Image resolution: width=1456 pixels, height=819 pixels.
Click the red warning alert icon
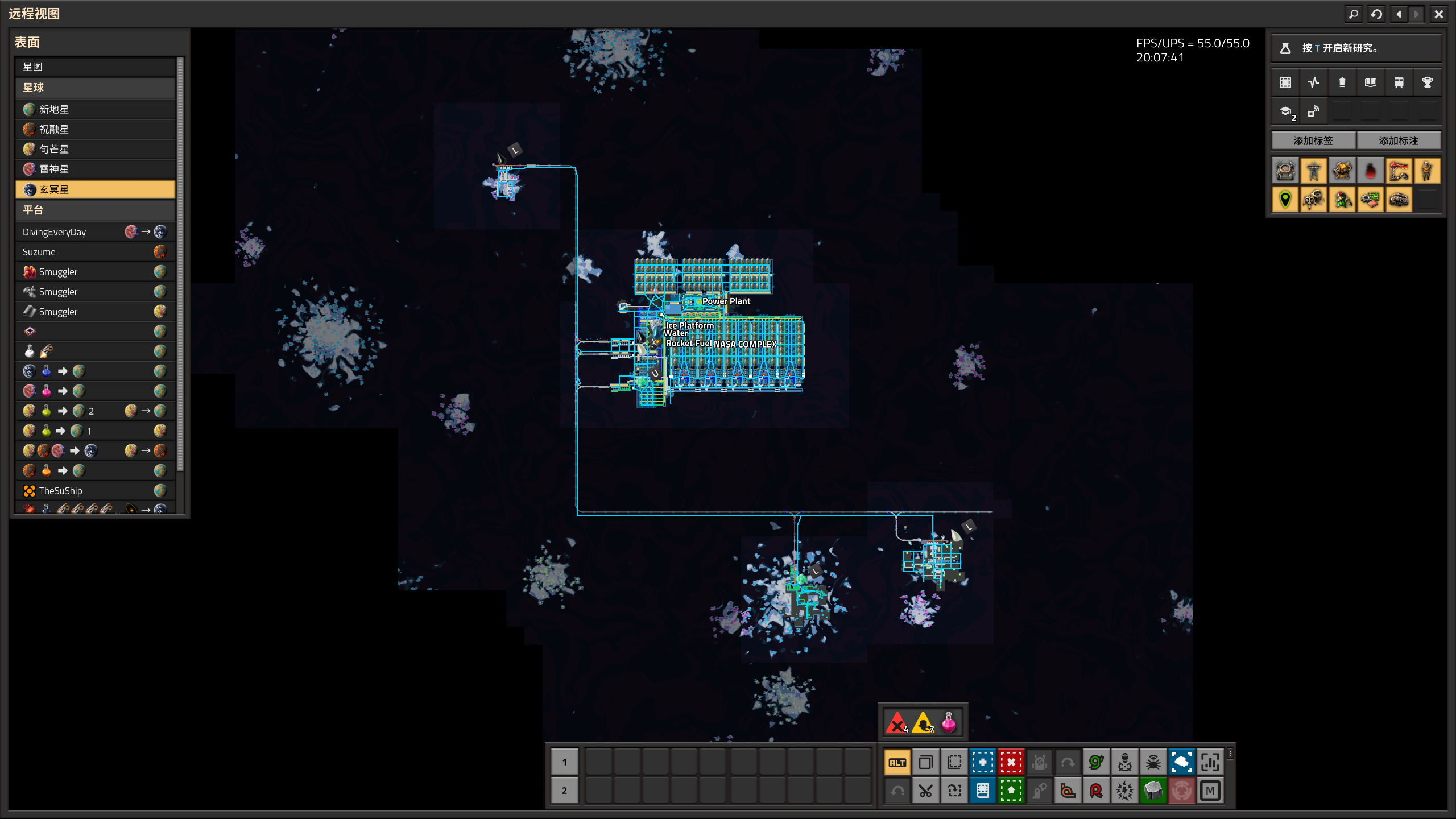897,723
